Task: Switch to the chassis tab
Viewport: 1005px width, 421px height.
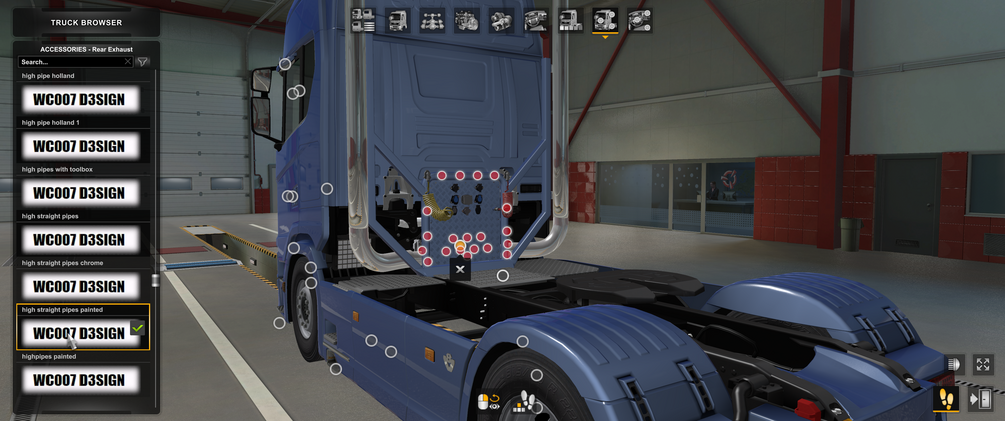Action: 432,20
